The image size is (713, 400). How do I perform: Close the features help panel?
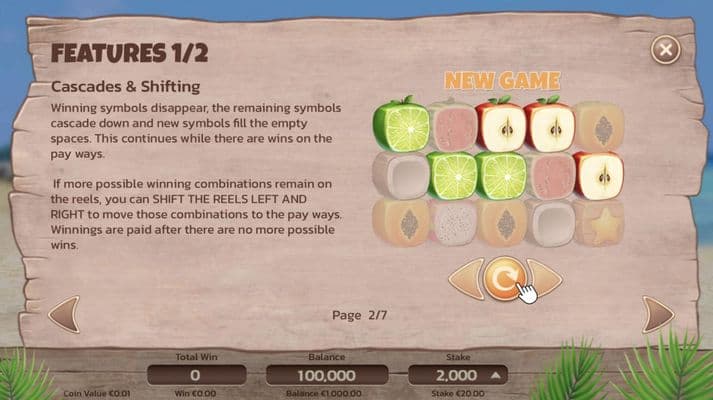pos(665,49)
